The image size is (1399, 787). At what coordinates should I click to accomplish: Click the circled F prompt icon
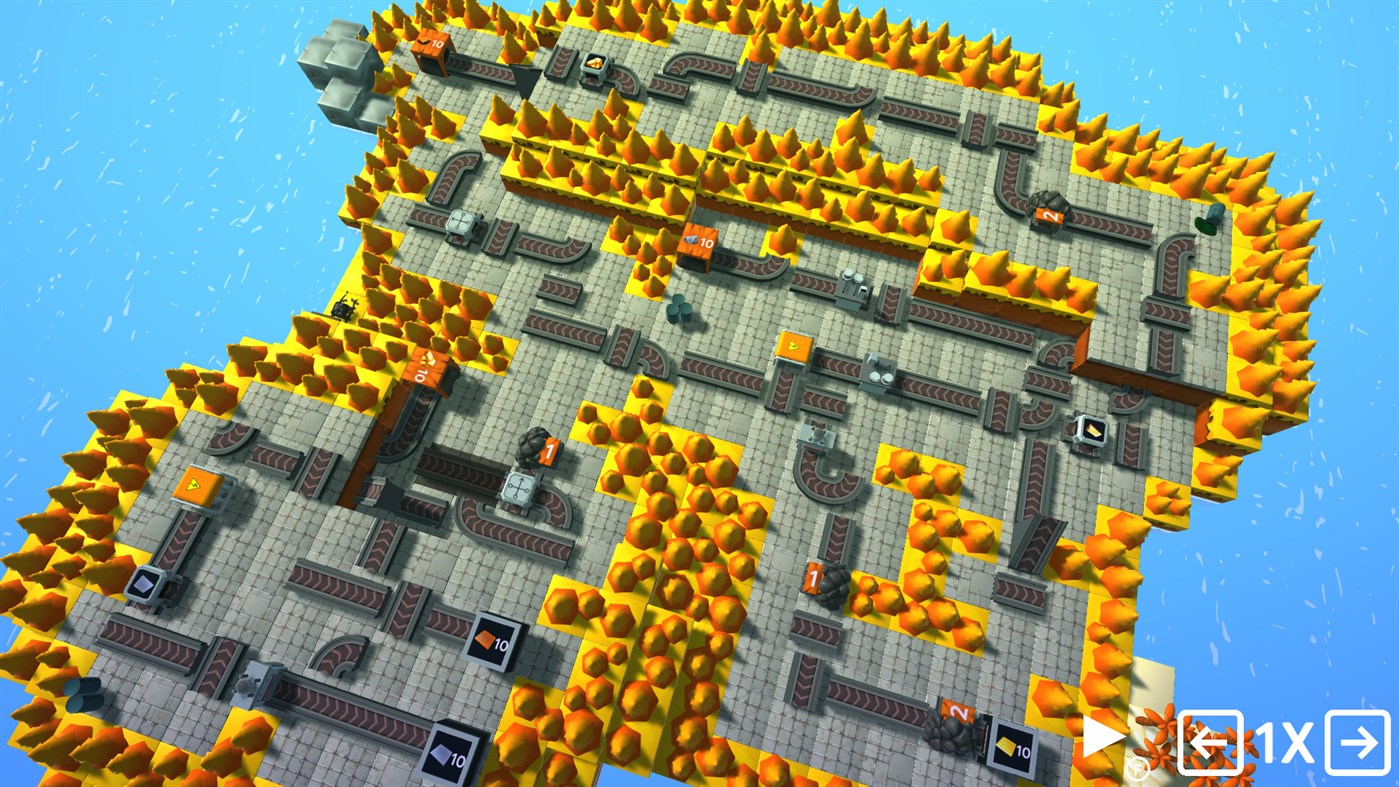(1137, 767)
